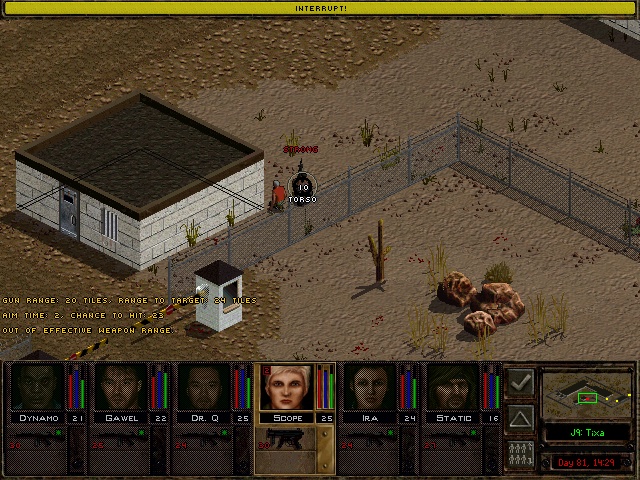
Task: Click Scope's highlighted portrait
Action: click(288, 387)
